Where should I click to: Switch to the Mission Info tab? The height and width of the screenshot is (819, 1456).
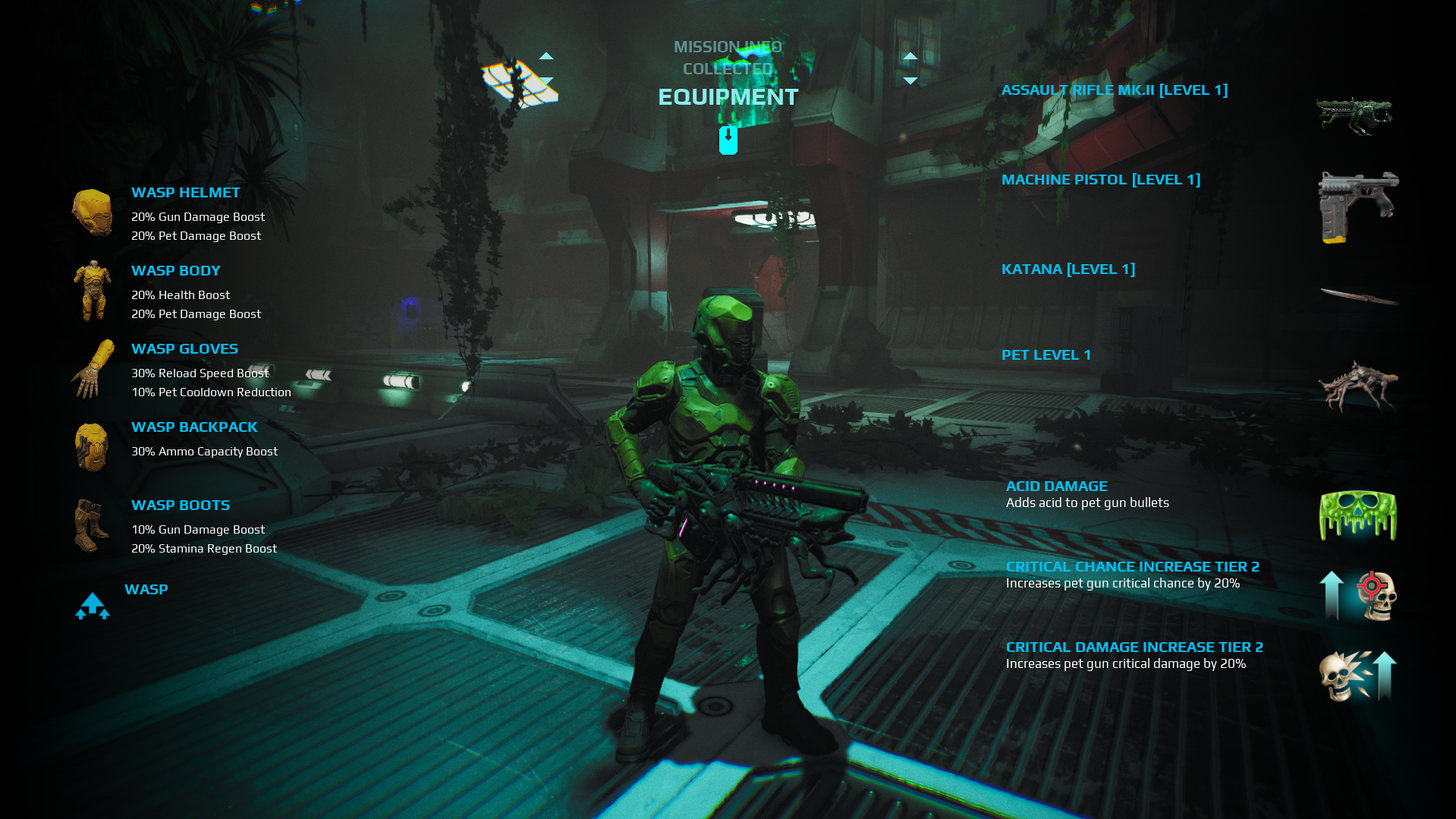click(728, 47)
